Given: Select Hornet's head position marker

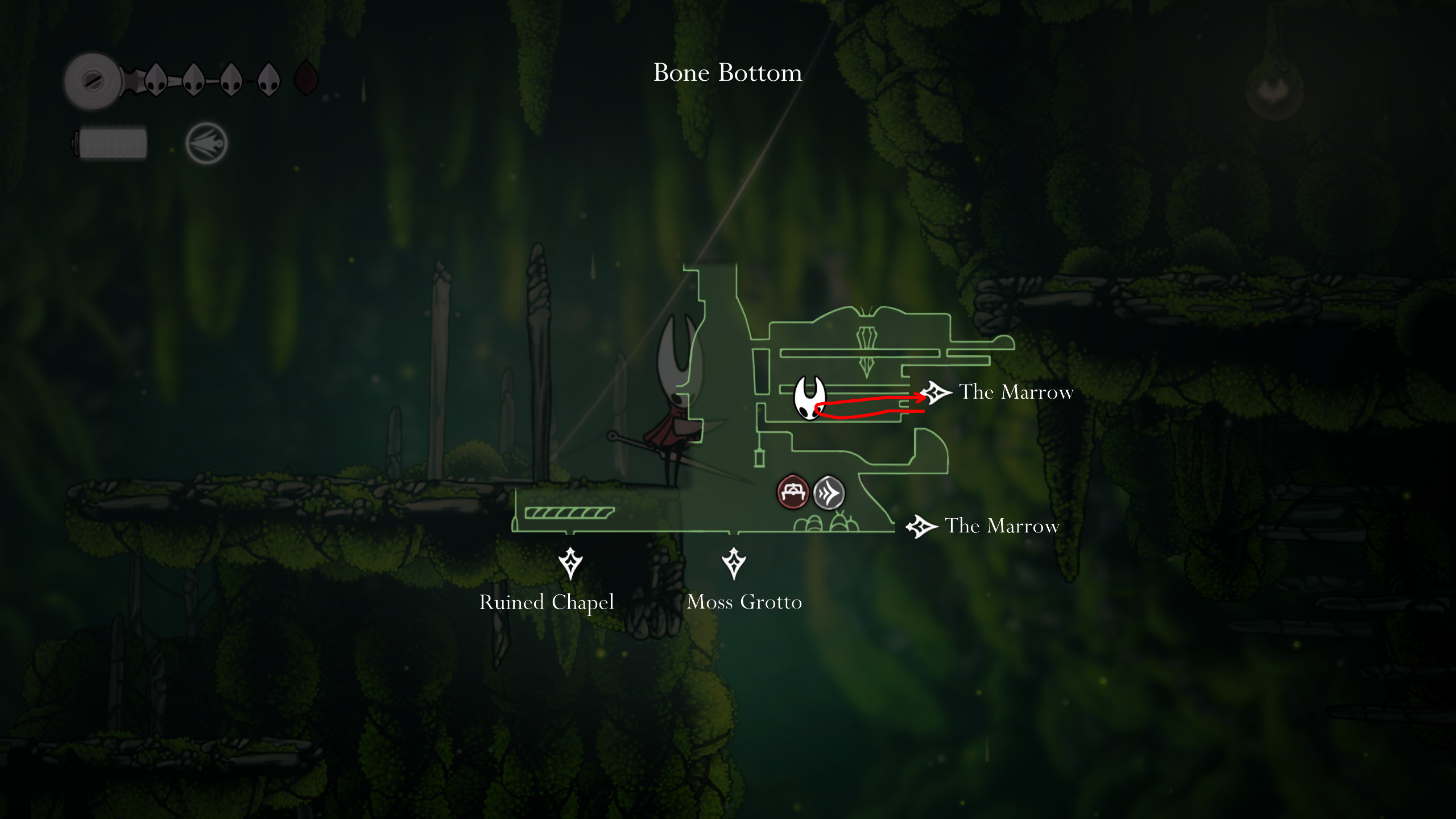Looking at the screenshot, I should 809,397.
